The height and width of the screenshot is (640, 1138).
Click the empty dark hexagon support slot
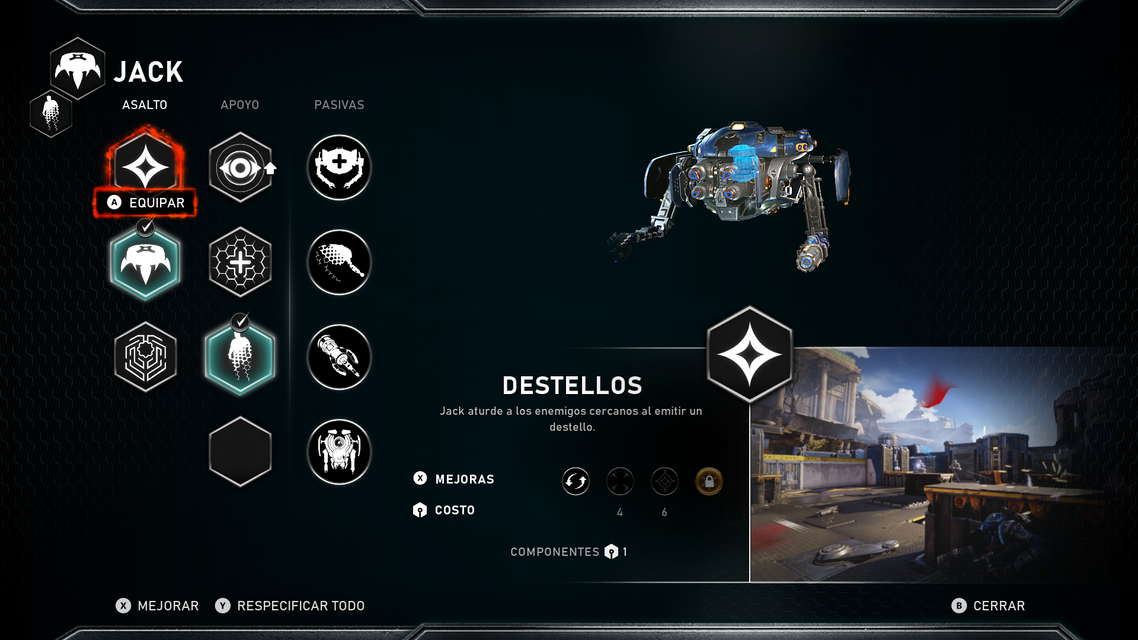pos(240,451)
